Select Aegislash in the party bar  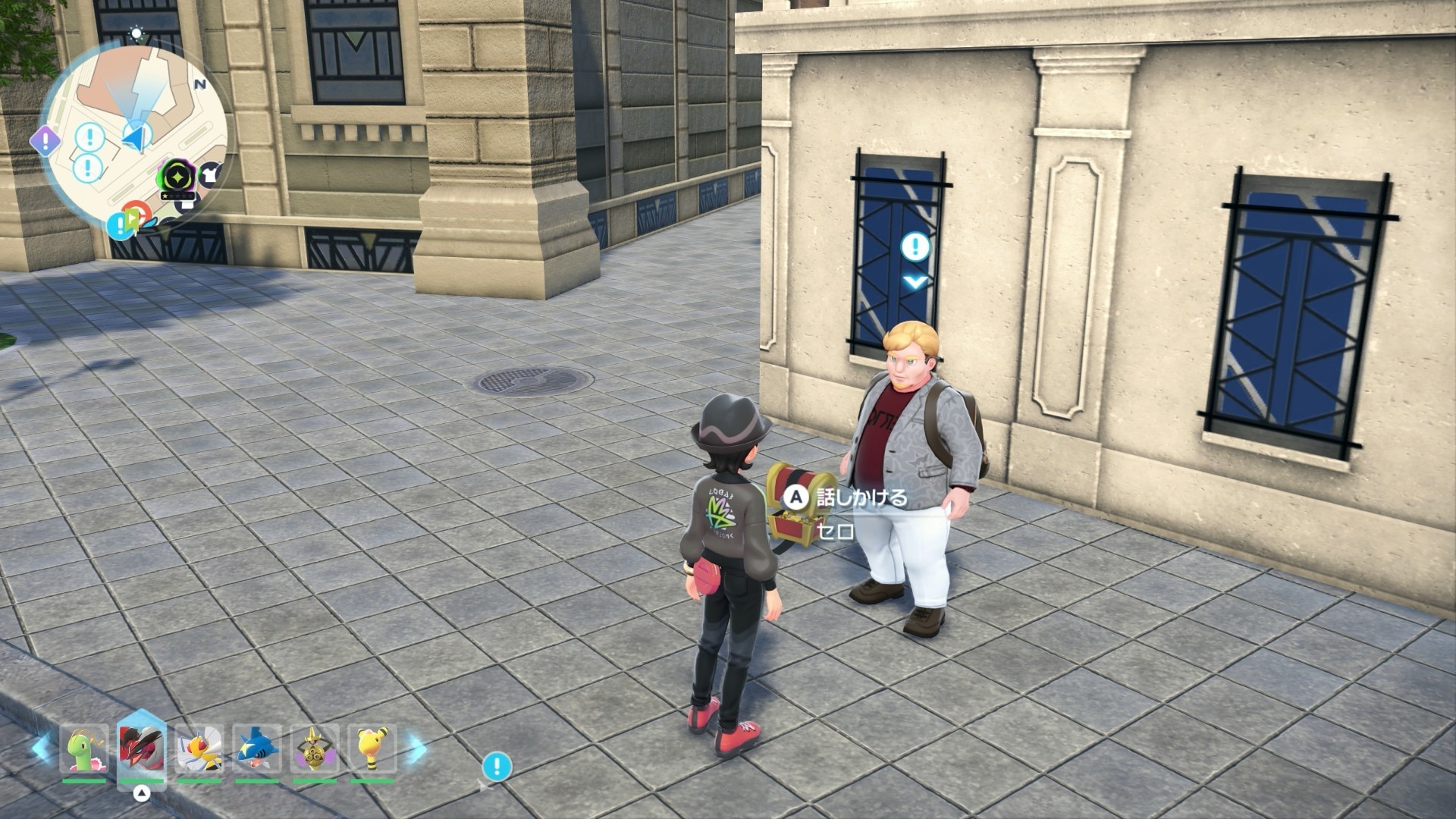click(x=315, y=749)
